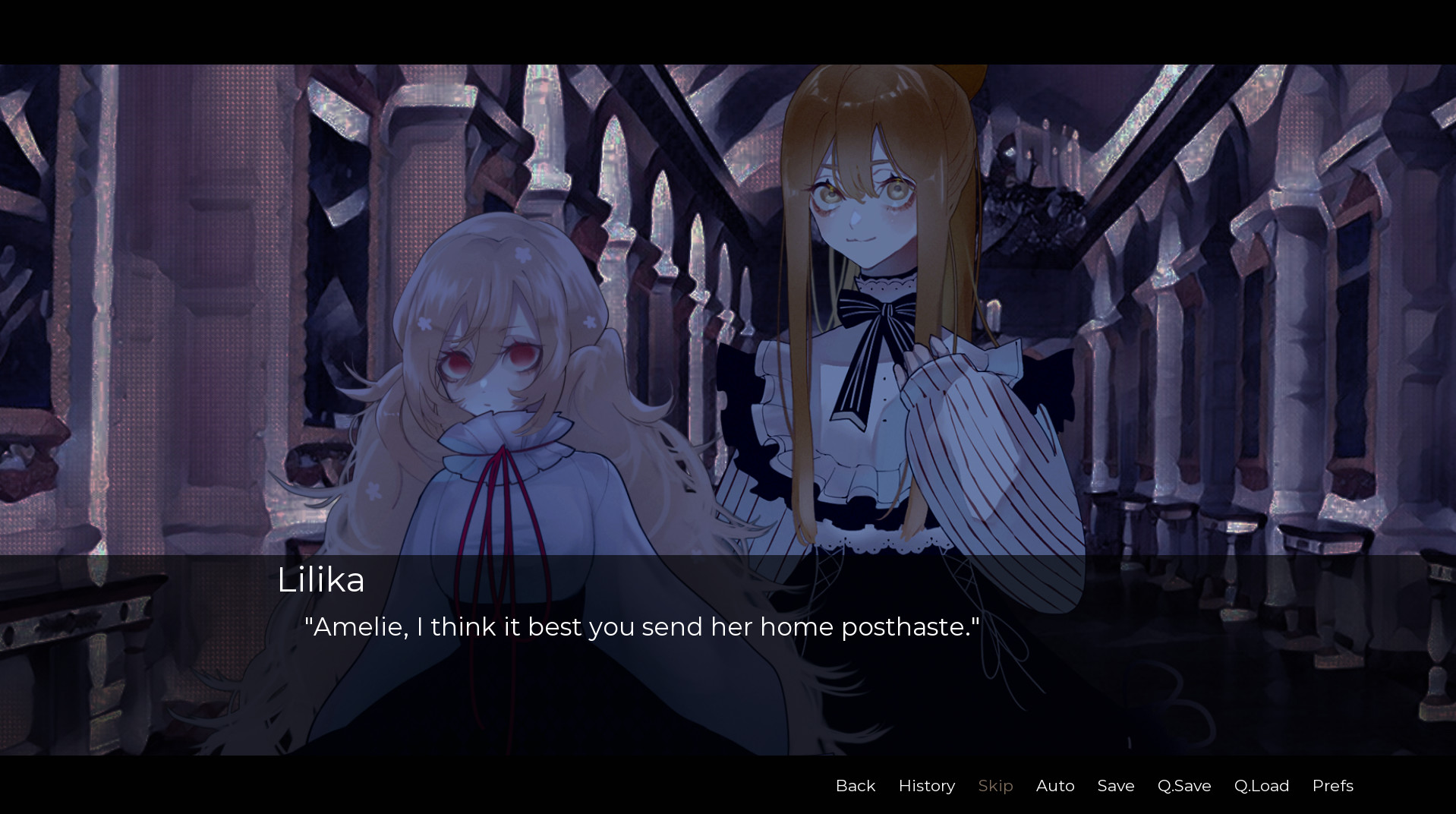This screenshot has width=1456, height=814.
Task: Perform a Q.Save quick save
Action: point(1183,786)
